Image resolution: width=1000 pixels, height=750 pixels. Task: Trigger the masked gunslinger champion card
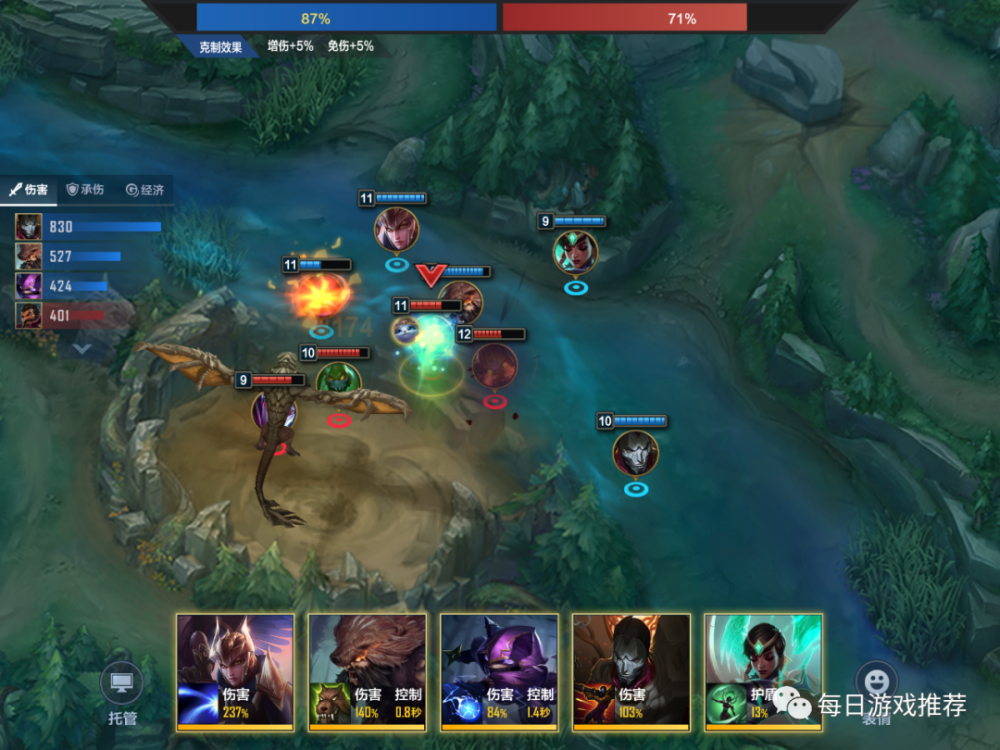[x=631, y=670]
